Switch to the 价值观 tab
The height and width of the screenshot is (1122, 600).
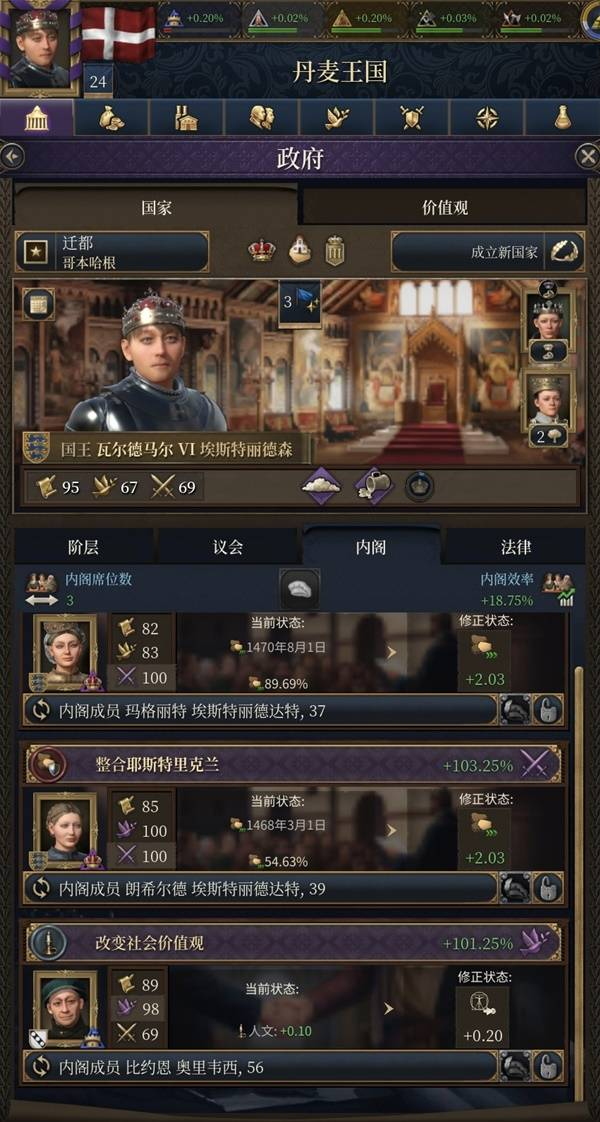(444, 208)
